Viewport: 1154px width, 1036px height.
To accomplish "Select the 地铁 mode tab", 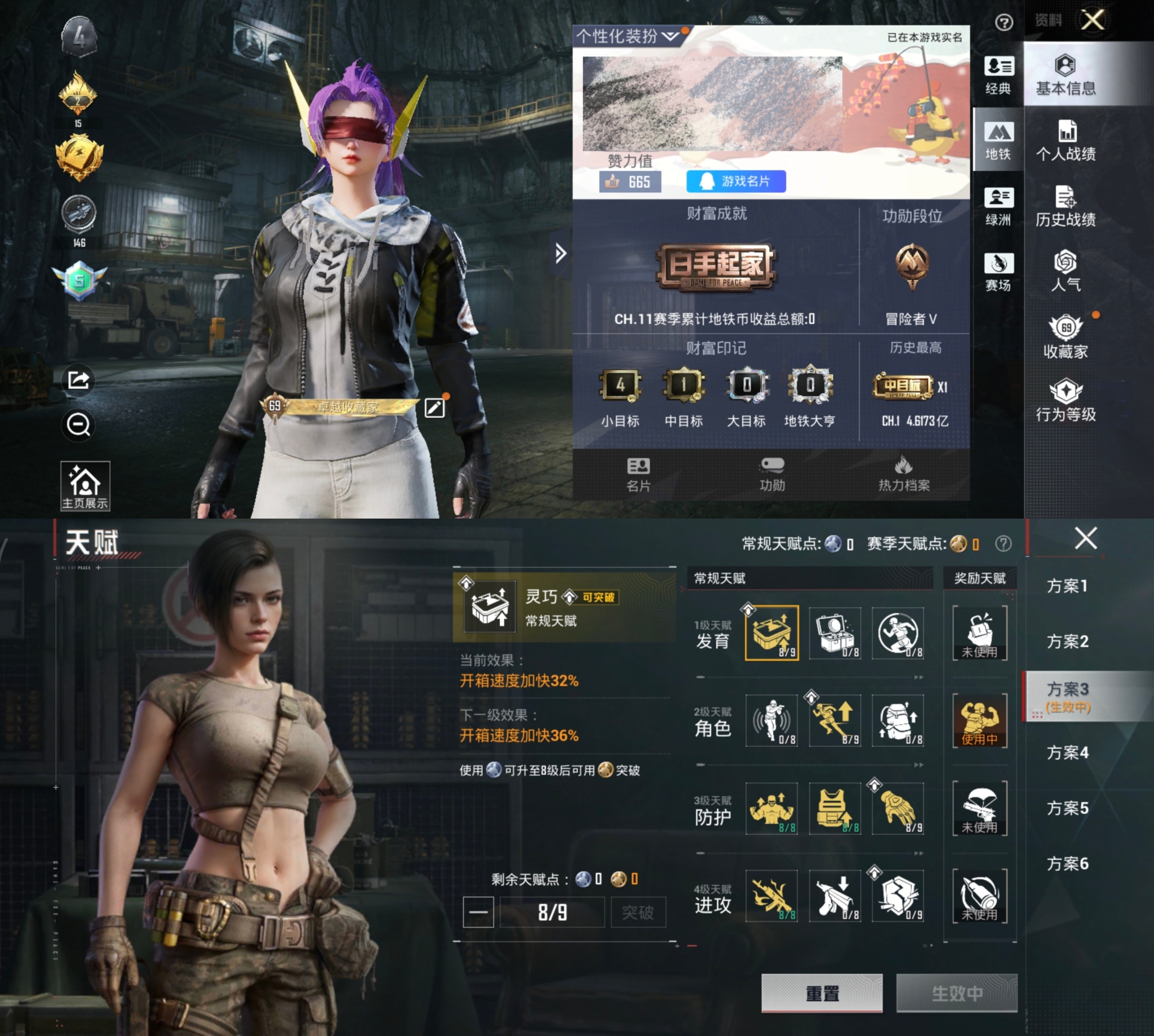I will (998, 140).
